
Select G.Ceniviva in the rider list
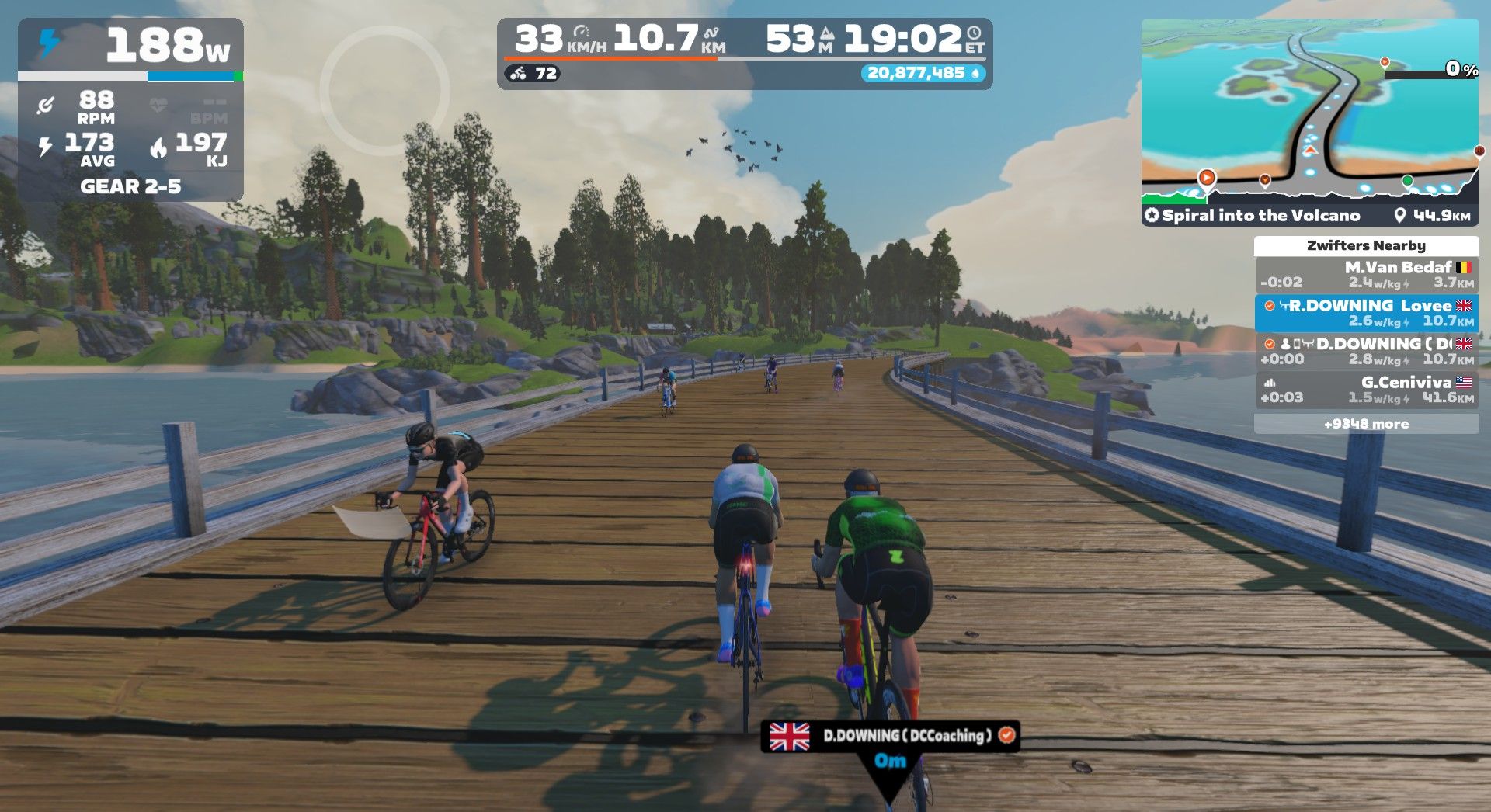tap(1366, 389)
